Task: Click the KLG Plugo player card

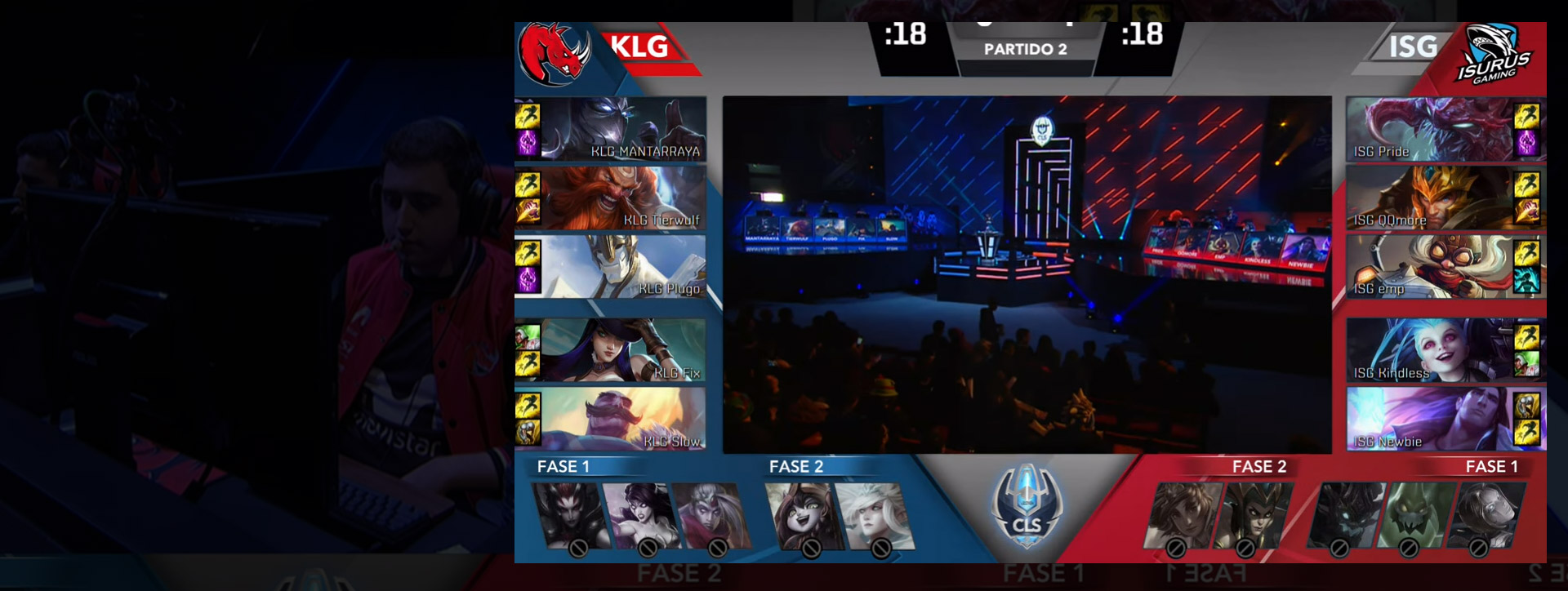Action: point(624,266)
